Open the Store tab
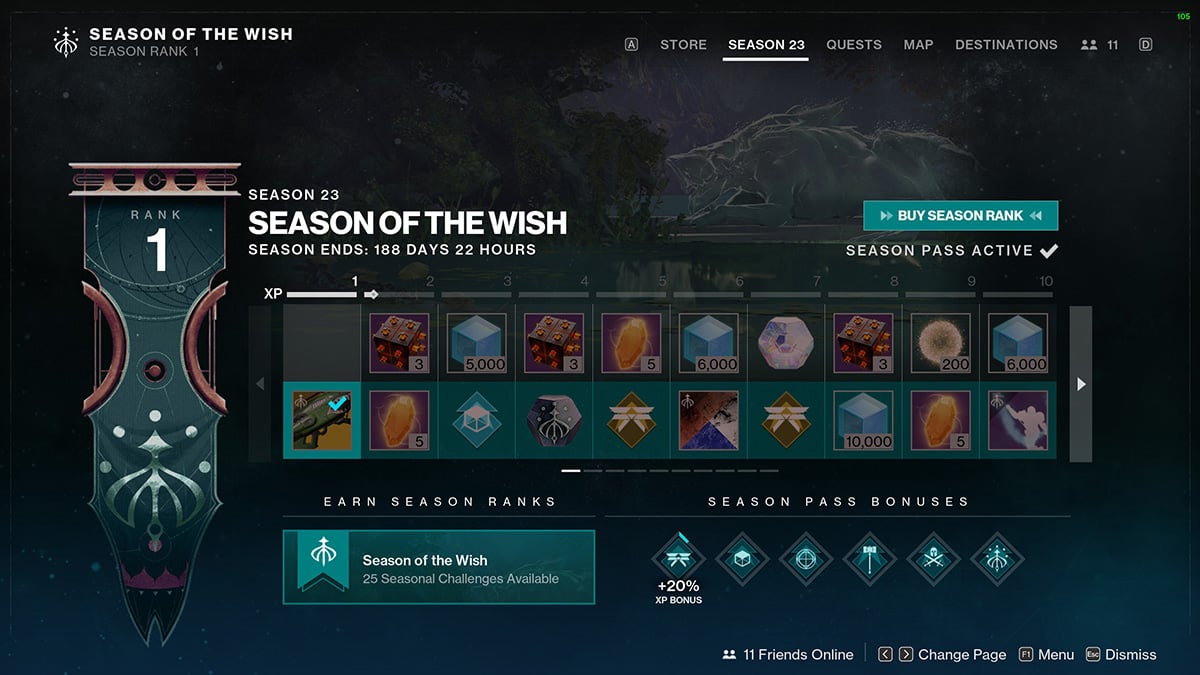The image size is (1200, 675). (x=683, y=45)
